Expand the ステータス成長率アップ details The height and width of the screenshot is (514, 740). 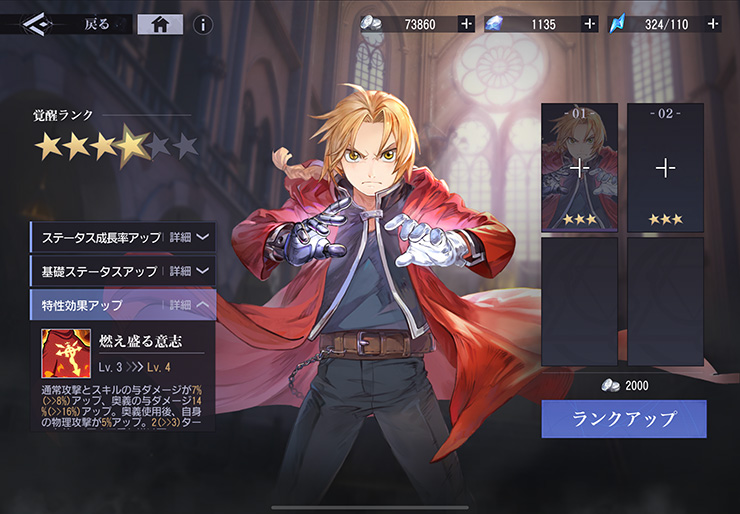[x=189, y=237]
